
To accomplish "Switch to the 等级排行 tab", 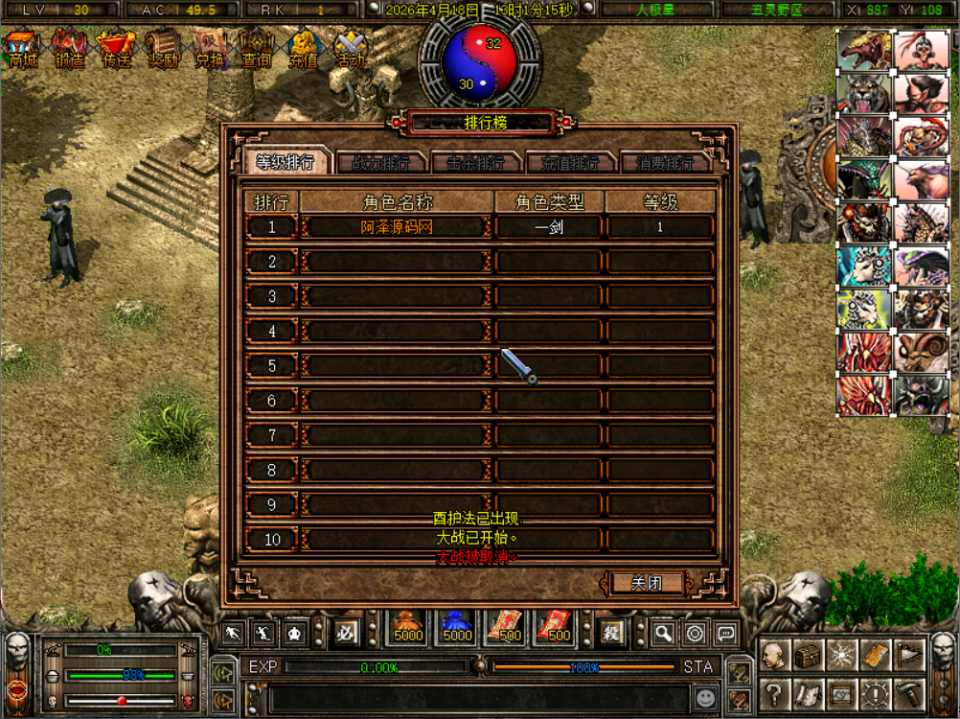I will (x=285, y=162).
